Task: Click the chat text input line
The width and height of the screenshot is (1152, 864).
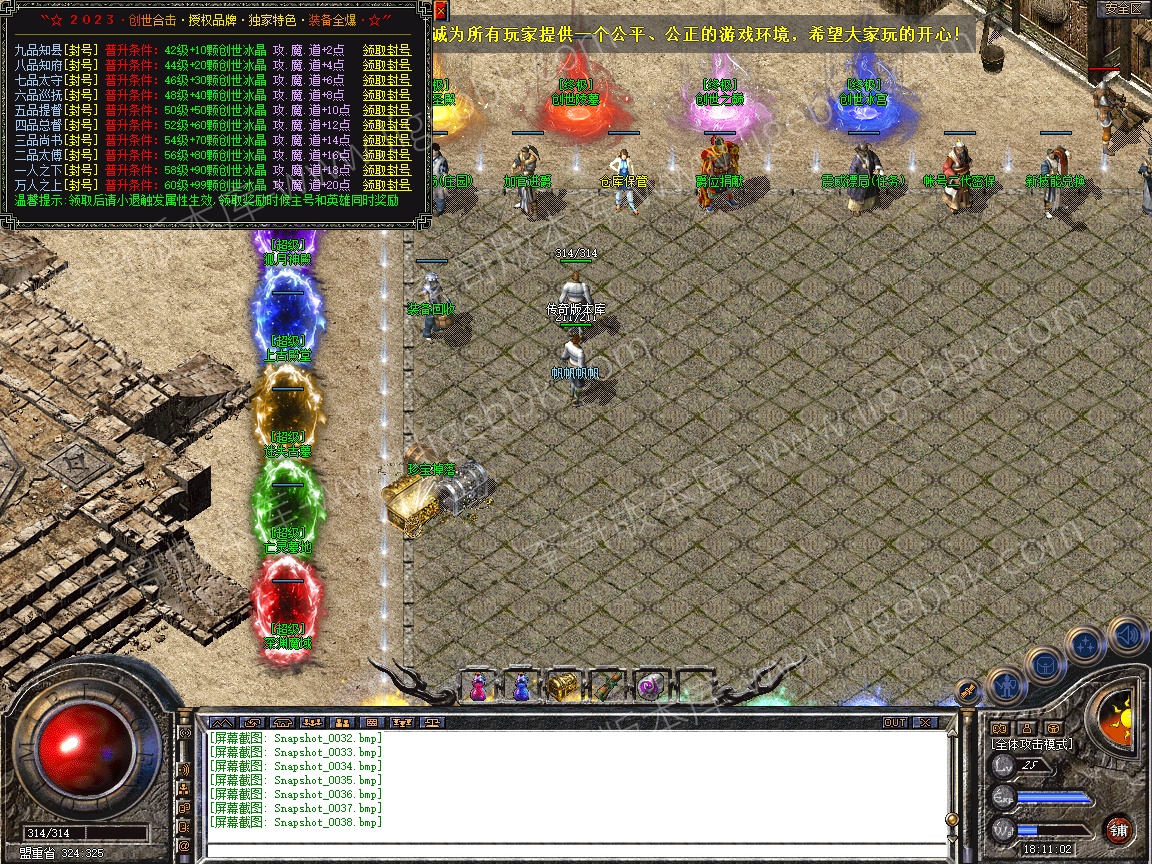Action: pos(575,850)
